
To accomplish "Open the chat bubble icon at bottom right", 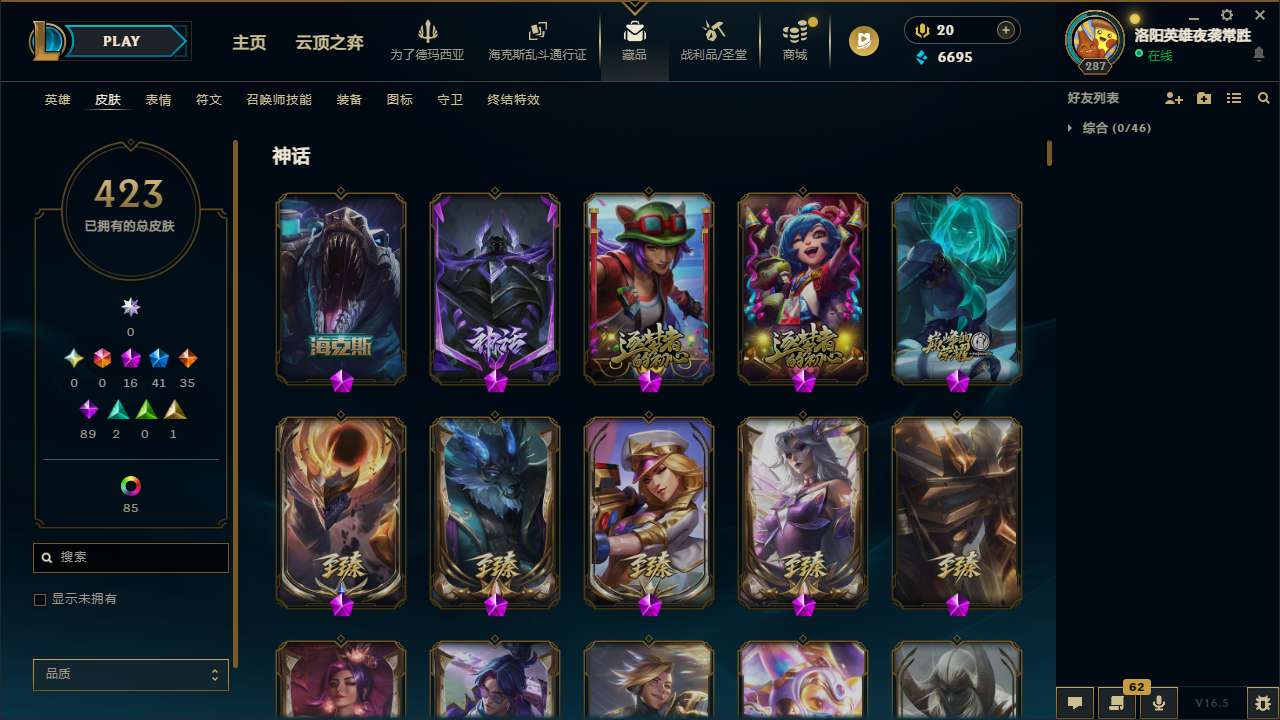I will click(1075, 702).
